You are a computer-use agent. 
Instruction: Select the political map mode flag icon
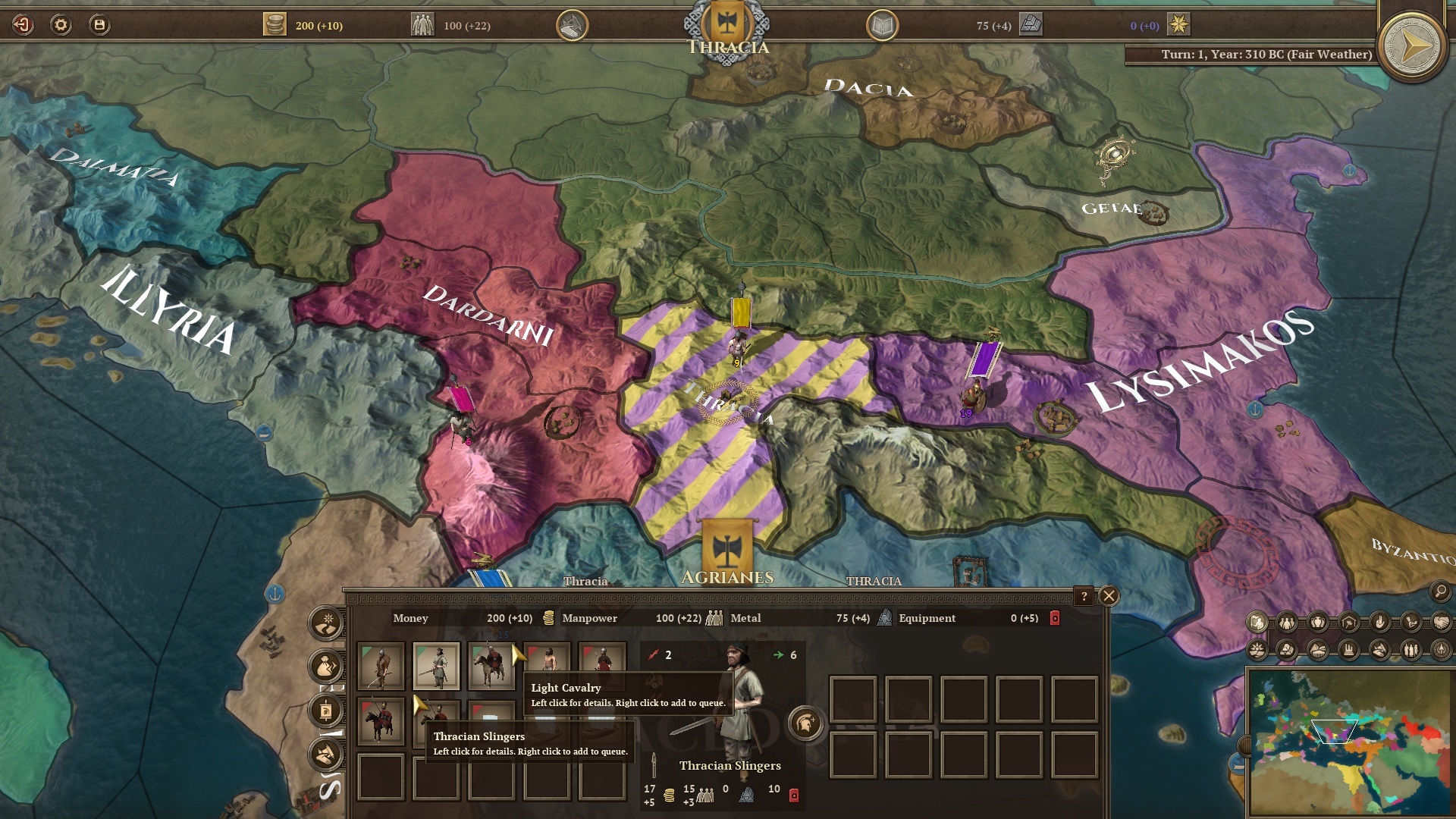tap(1257, 623)
